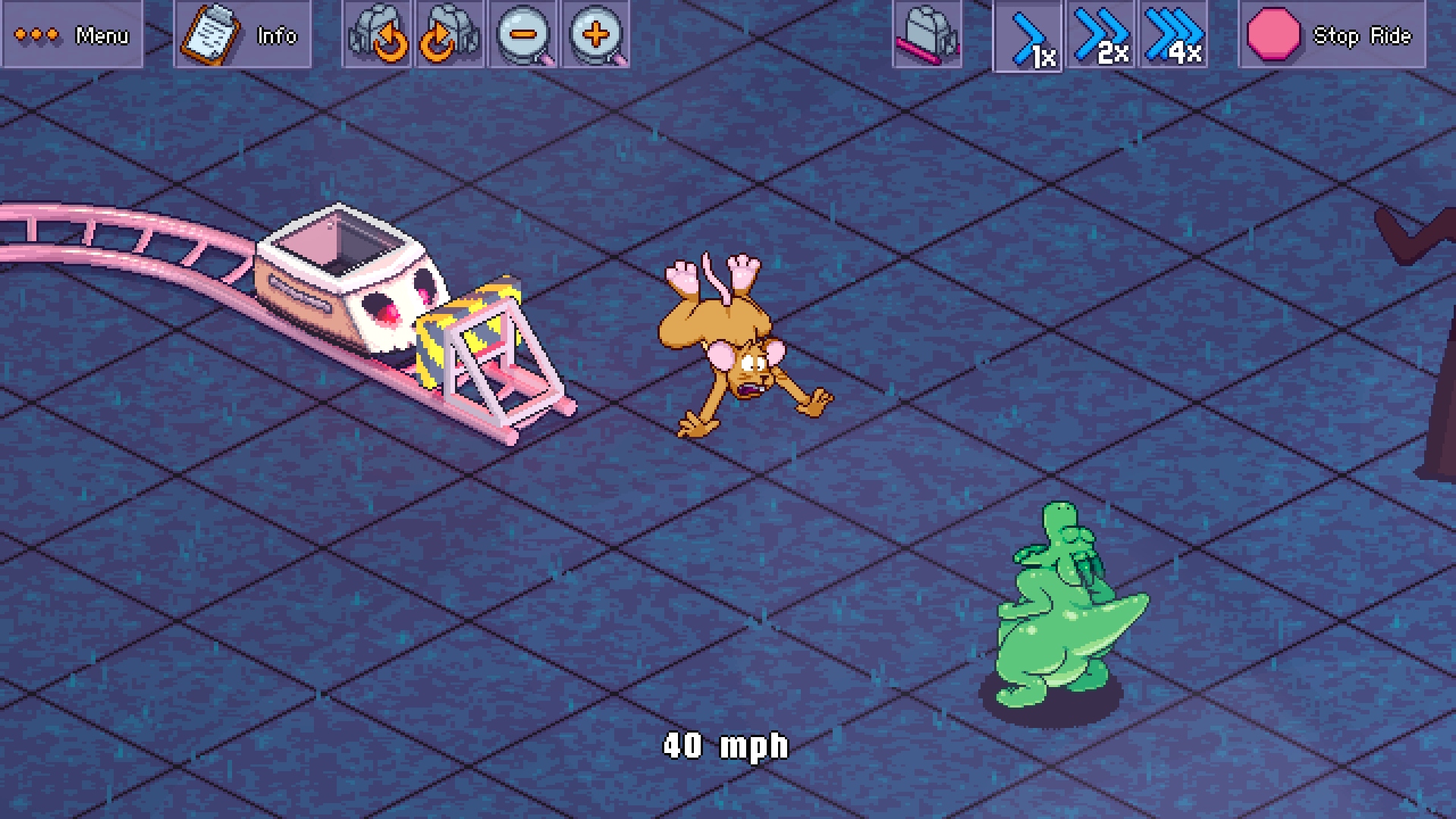This screenshot has width=1456, height=819.
Task: Rotate camera counter-clockwise
Action: click(x=377, y=35)
